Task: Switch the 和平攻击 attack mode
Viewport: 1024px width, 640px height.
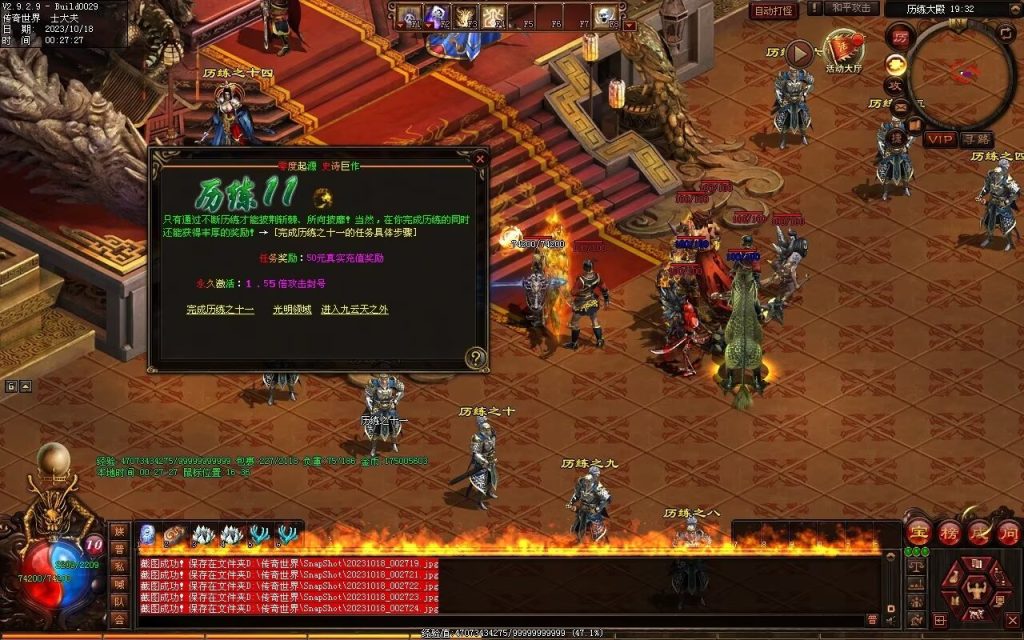Action: point(853,8)
